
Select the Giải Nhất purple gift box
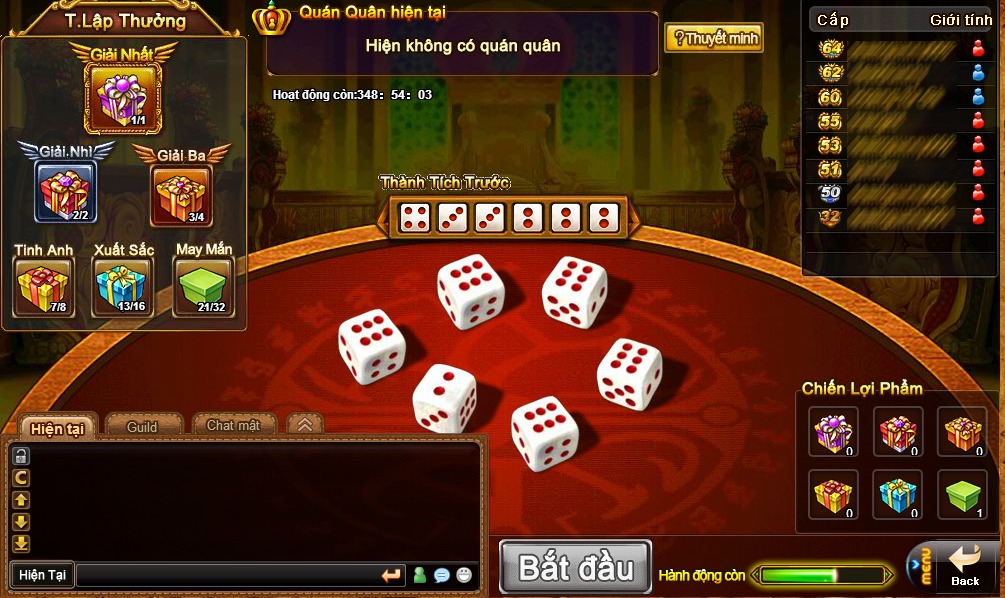122,97
